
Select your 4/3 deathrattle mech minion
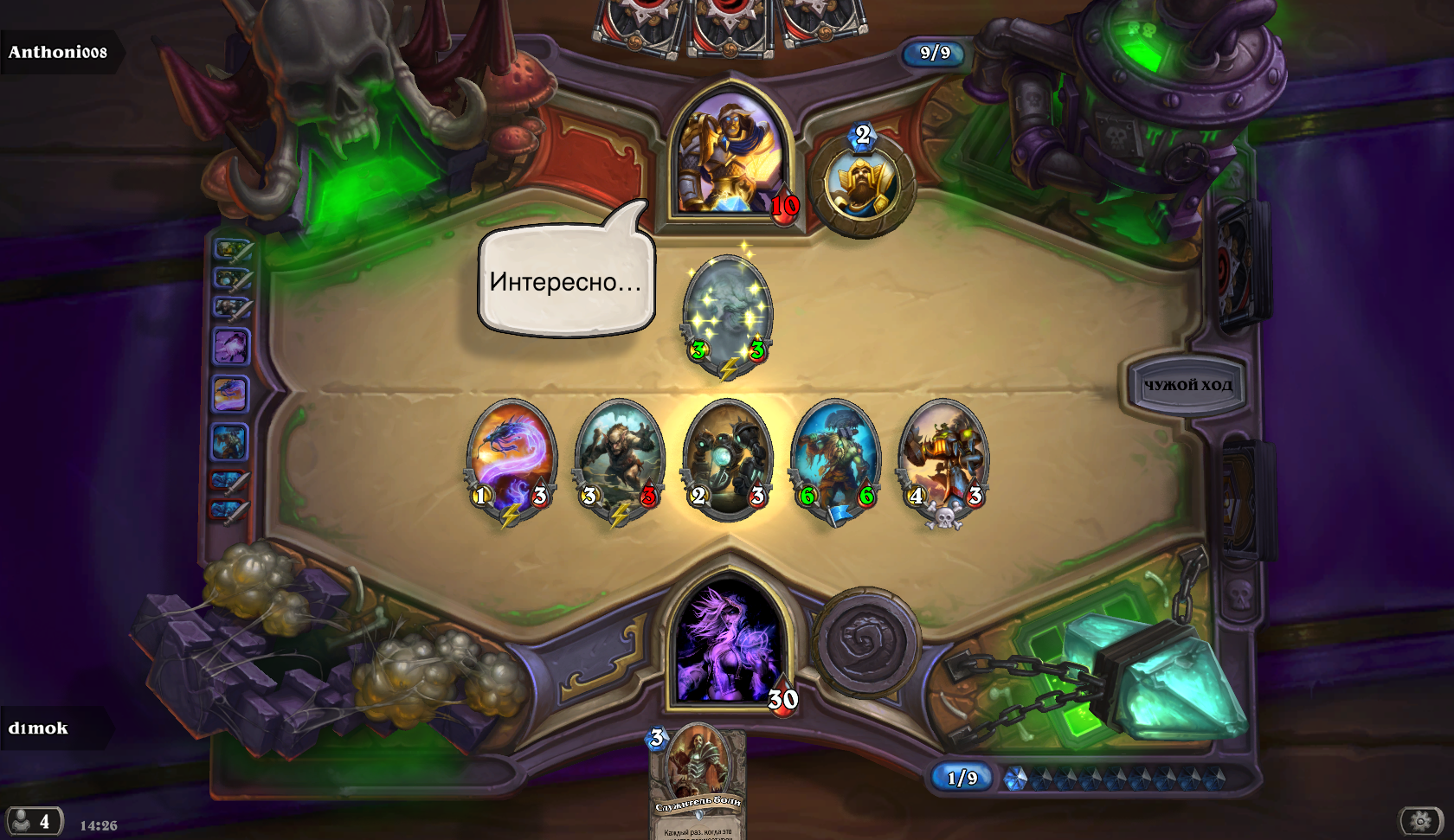coord(943,458)
